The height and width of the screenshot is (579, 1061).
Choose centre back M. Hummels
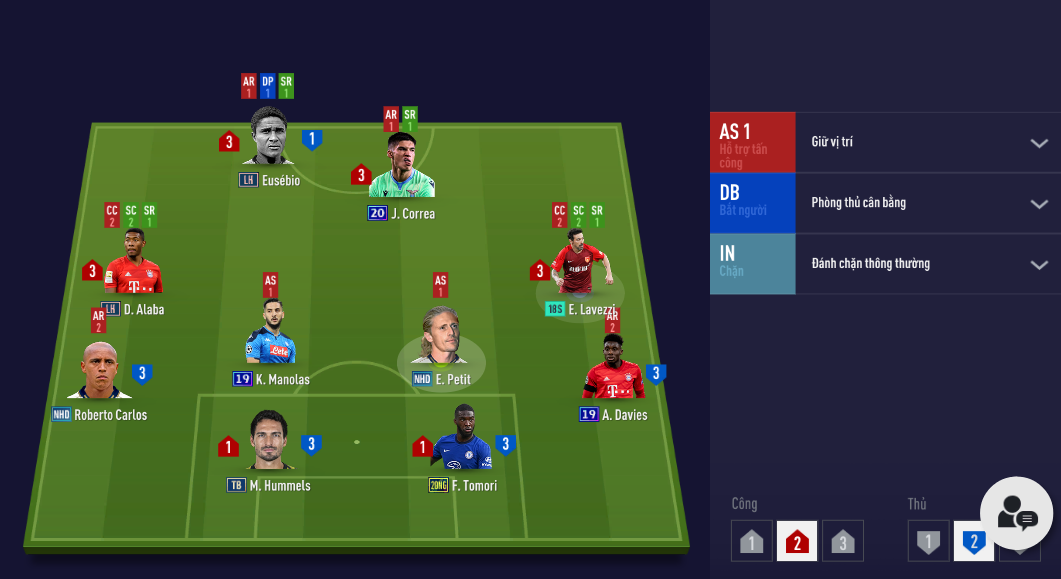[x=269, y=441]
